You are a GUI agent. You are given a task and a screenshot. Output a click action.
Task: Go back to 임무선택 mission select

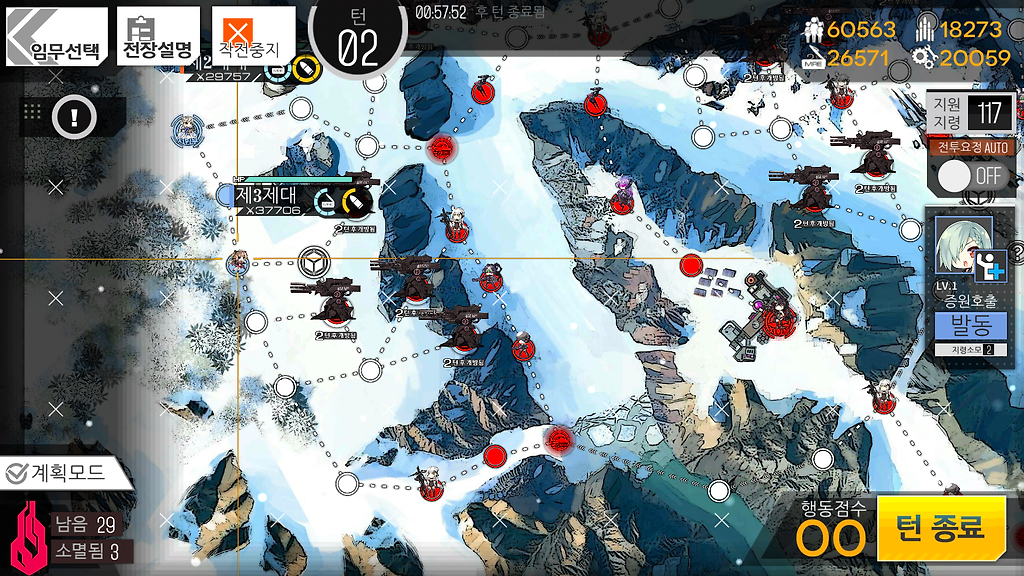pos(56,36)
